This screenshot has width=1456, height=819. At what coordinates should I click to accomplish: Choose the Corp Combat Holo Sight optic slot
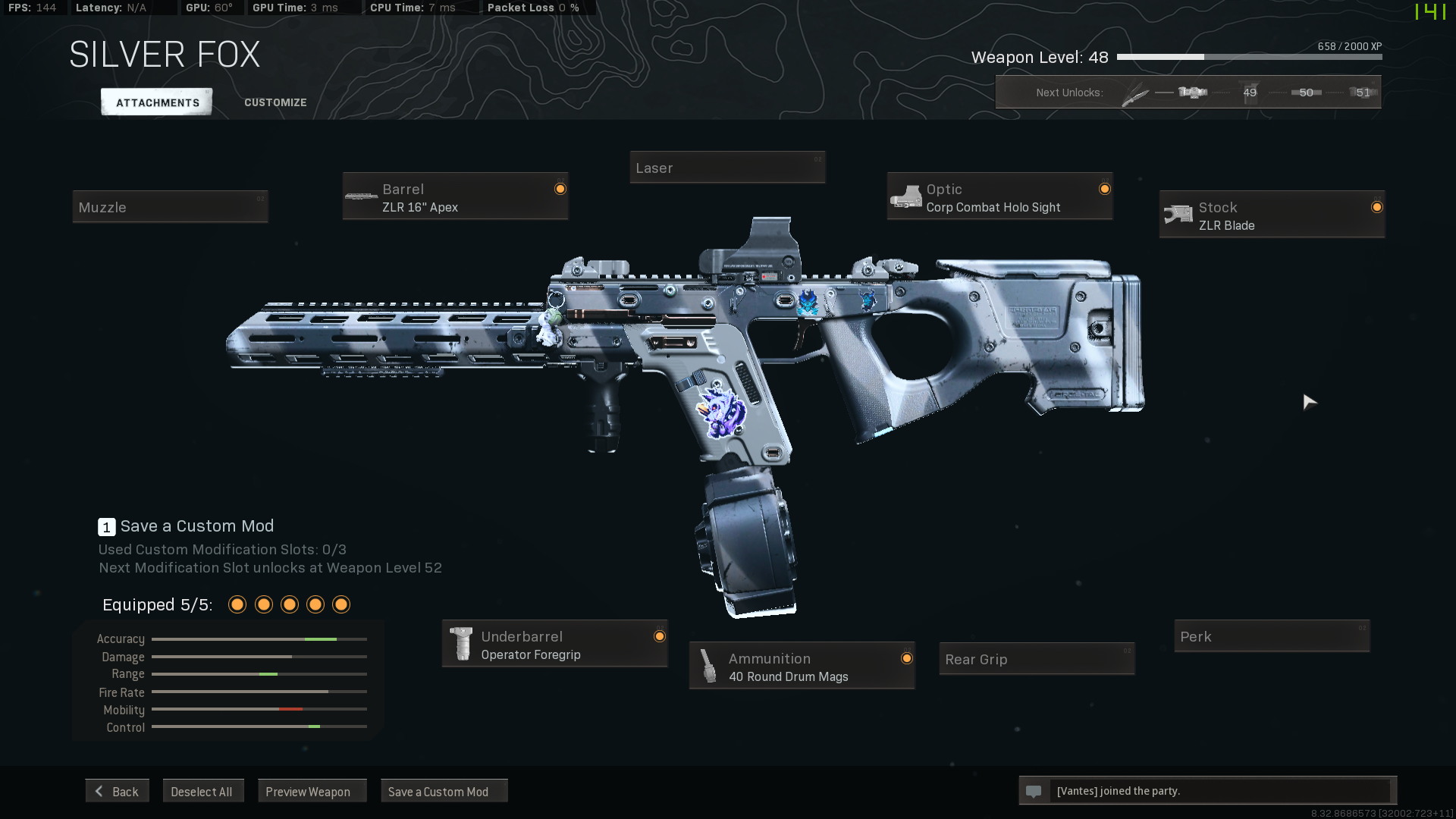999,197
